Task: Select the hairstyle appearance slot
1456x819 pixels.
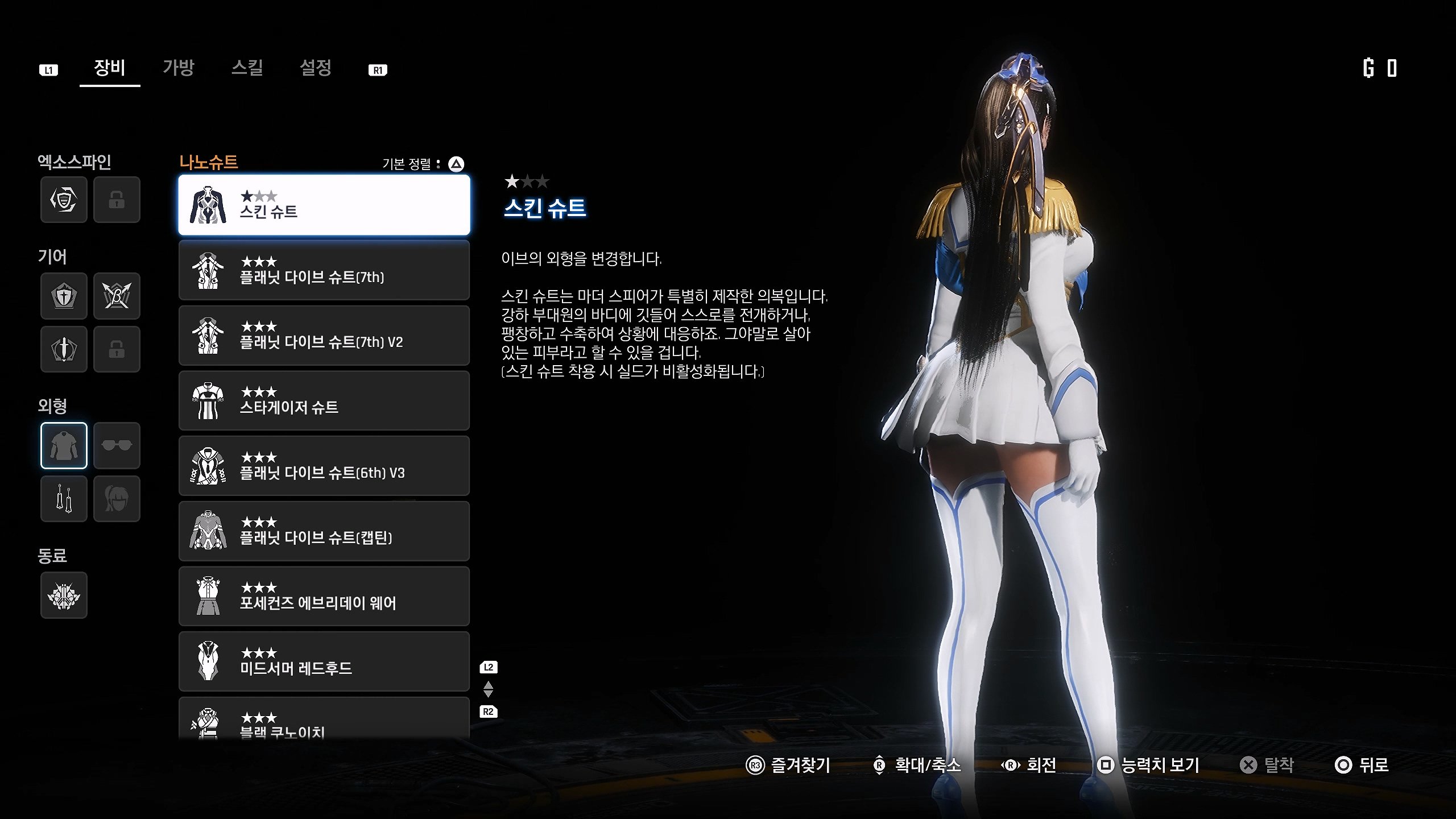Action: [x=117, y=499]
